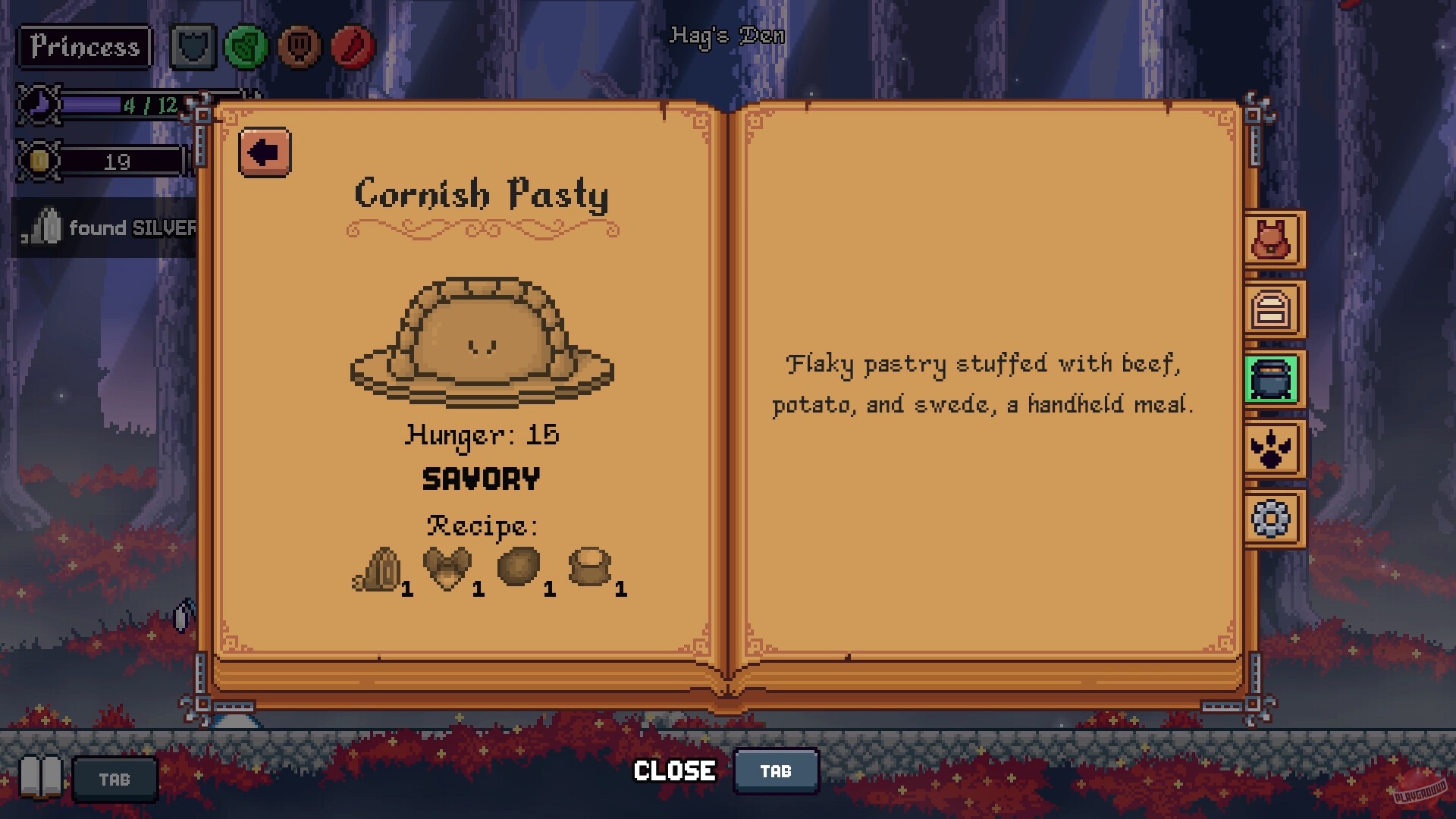Screen dimensions: 1456x819
Task: Click the back arrow button on the page
Action: click(x=264, y=150)
